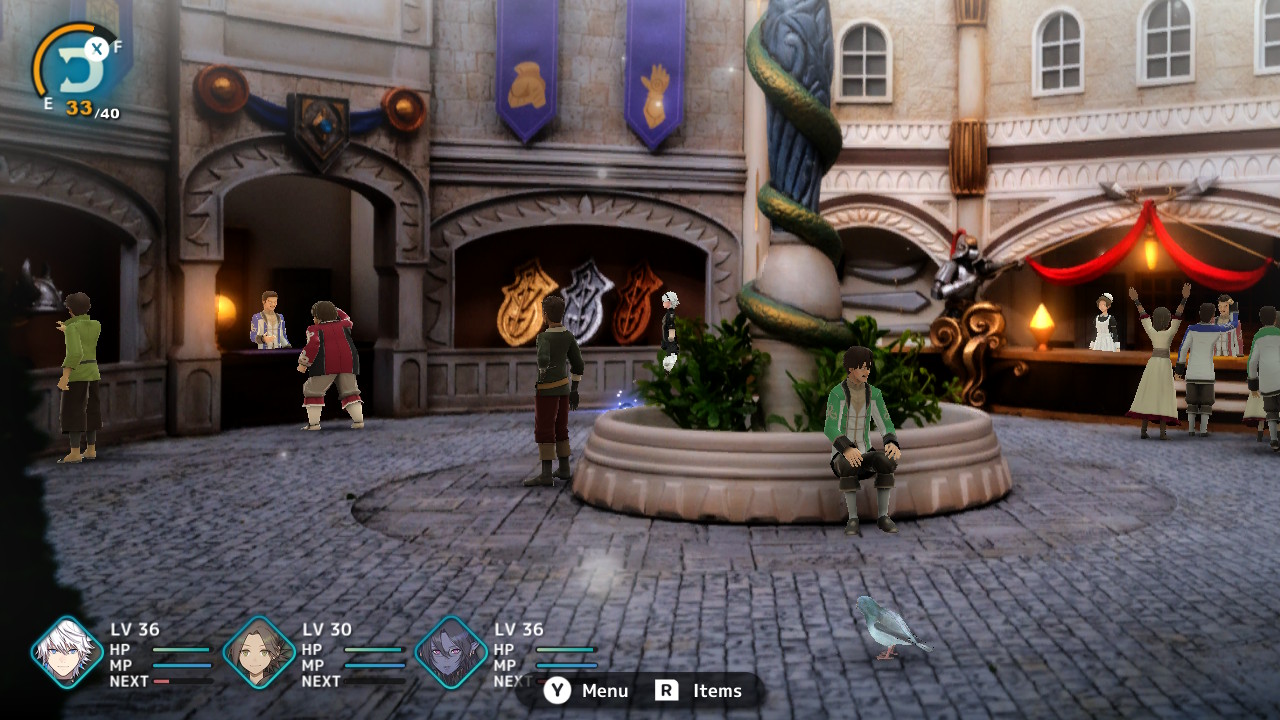1280x720 pixels.
Task: Choose the brown-haired LV 30 character portrait
Action: click(259, 653)
